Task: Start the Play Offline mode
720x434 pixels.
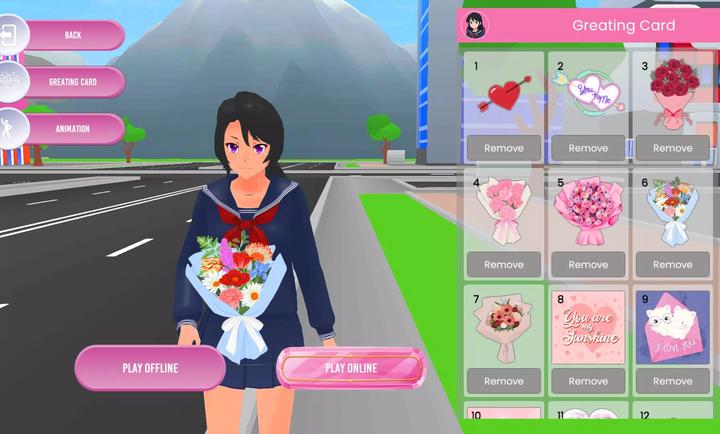Action: [x=150, y=368]
